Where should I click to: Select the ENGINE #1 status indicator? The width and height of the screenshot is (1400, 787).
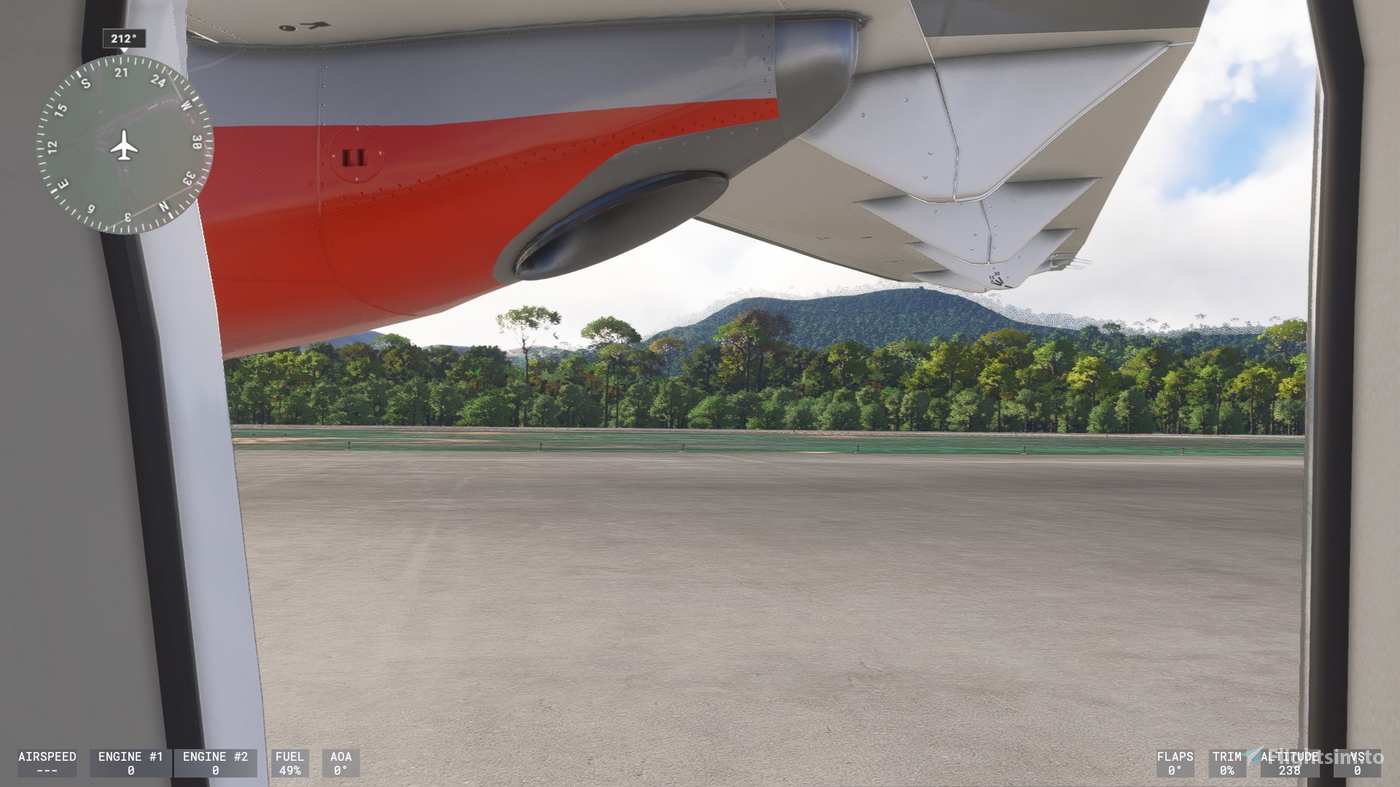point(129,764)
